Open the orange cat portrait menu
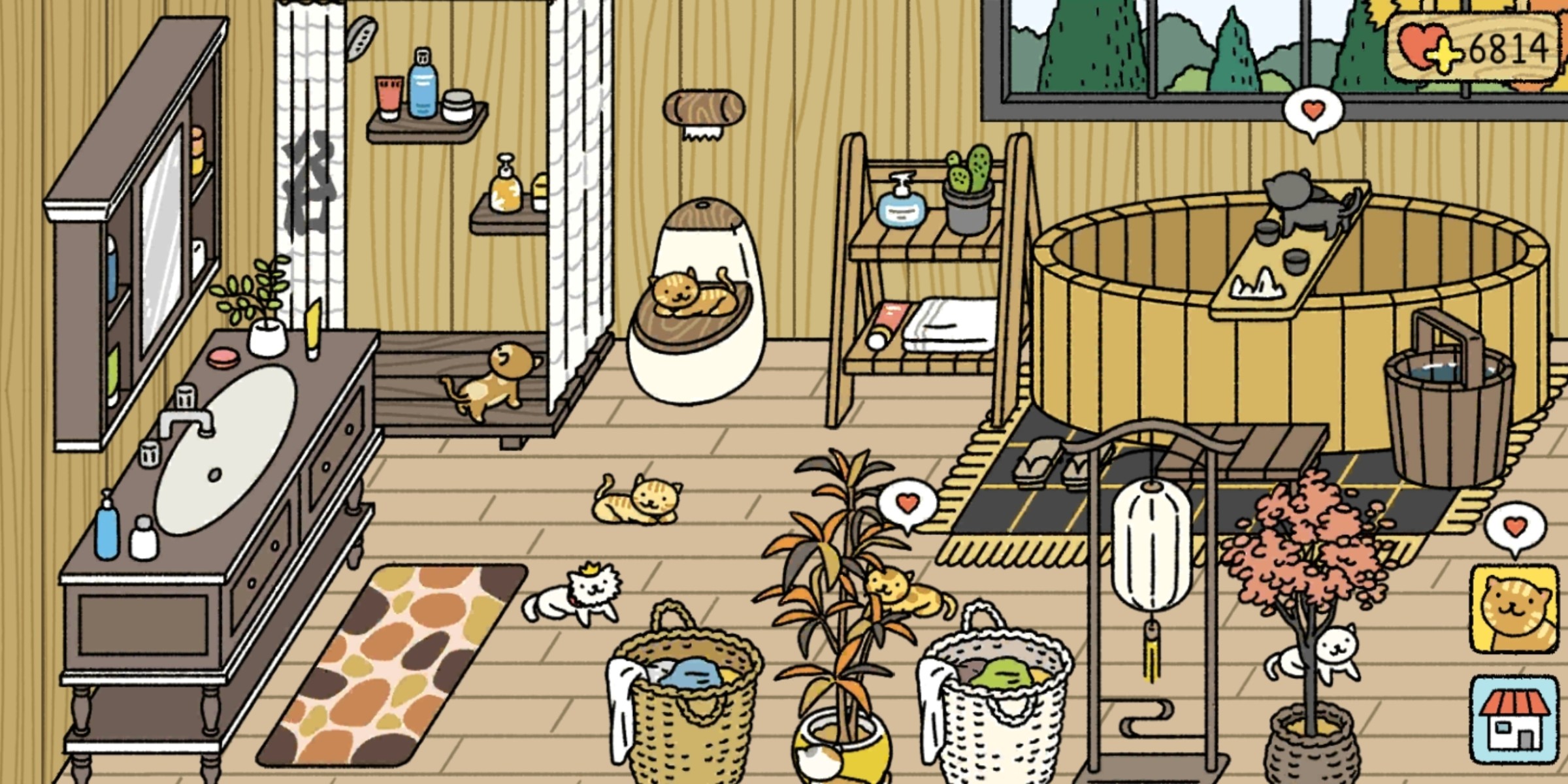1568x784 pixels. (x=1514, y=610)
